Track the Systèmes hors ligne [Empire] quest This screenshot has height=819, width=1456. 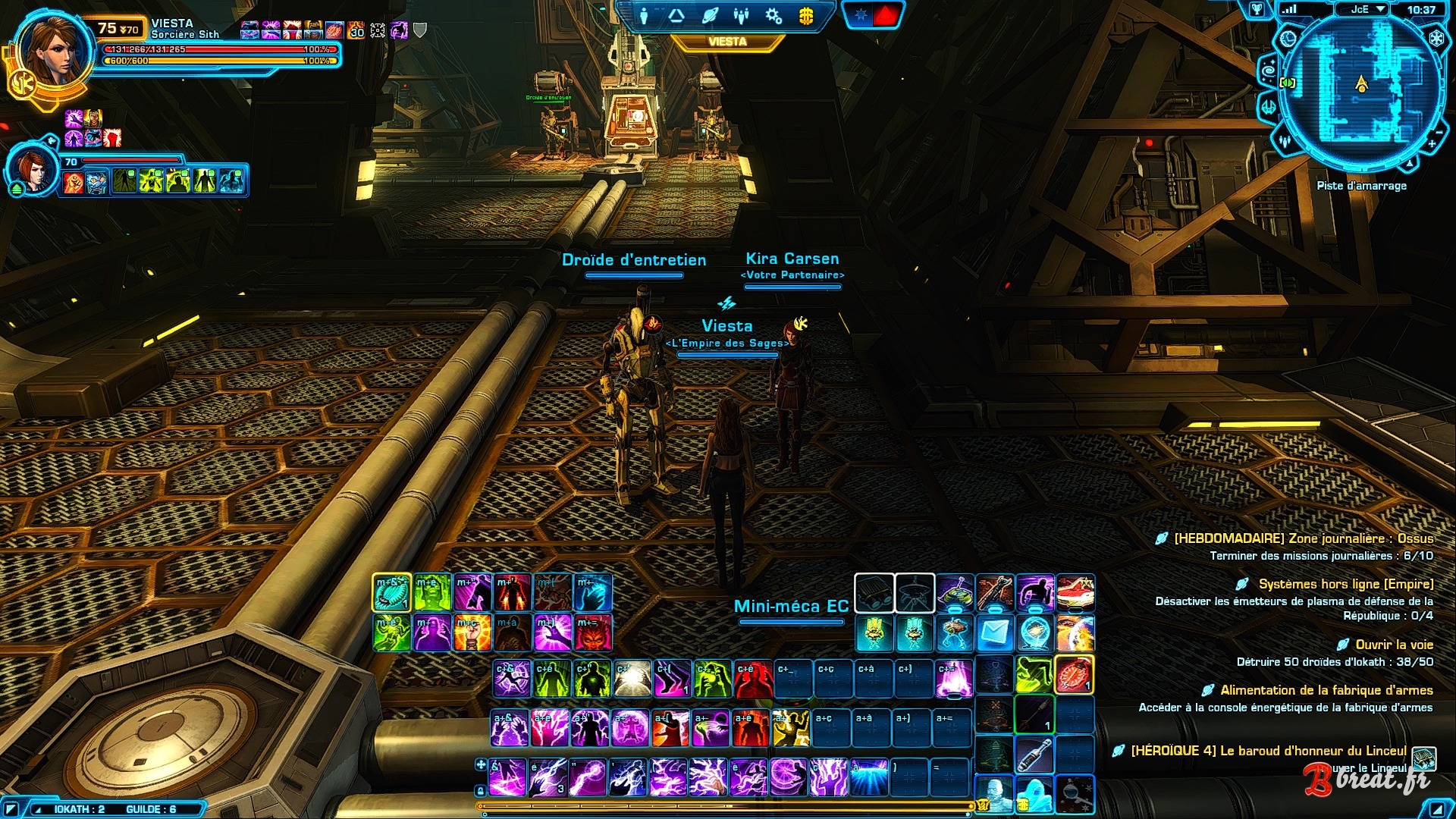tap(1345, 584)
